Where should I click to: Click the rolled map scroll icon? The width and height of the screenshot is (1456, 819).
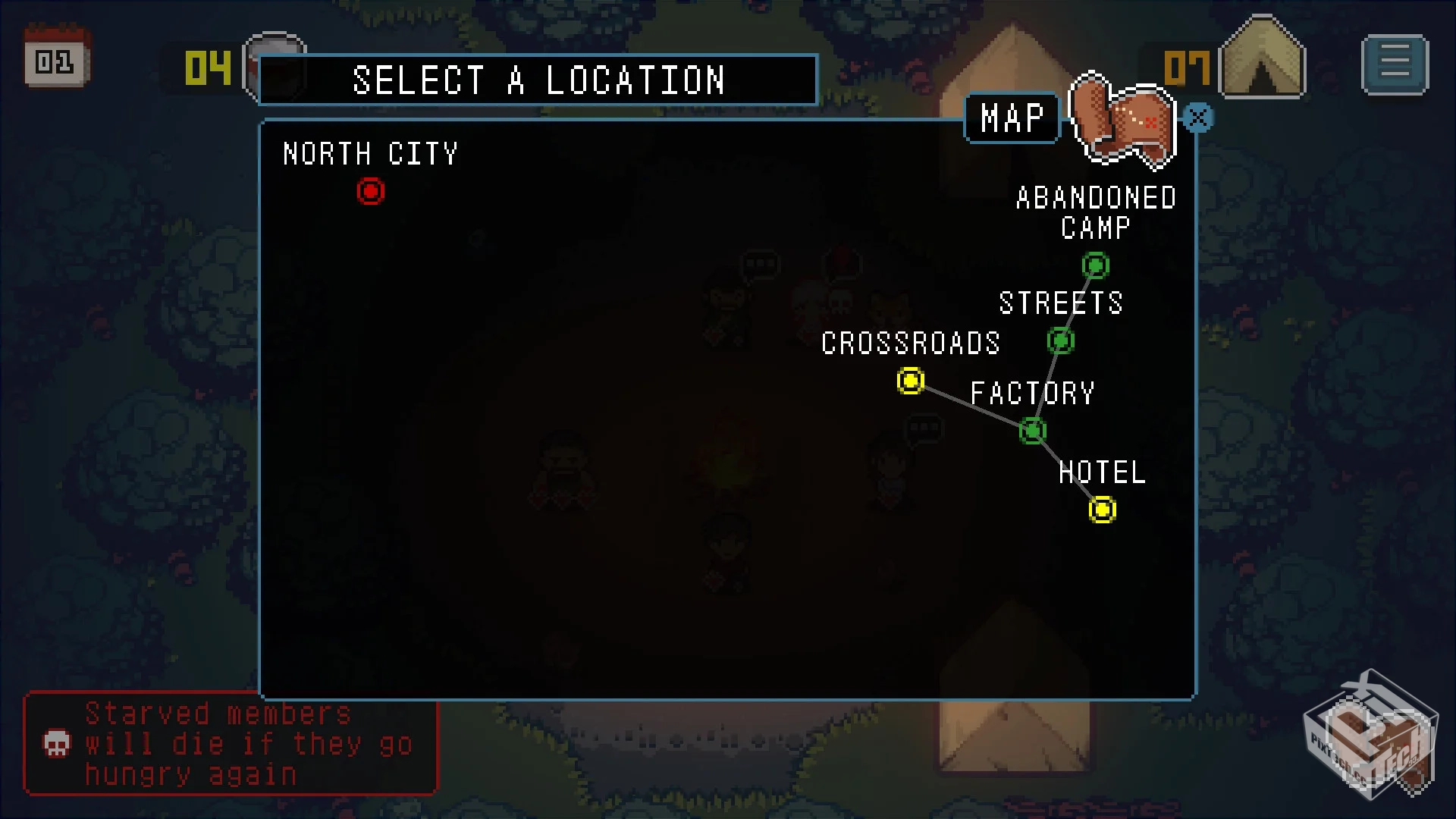[1122, 120]
